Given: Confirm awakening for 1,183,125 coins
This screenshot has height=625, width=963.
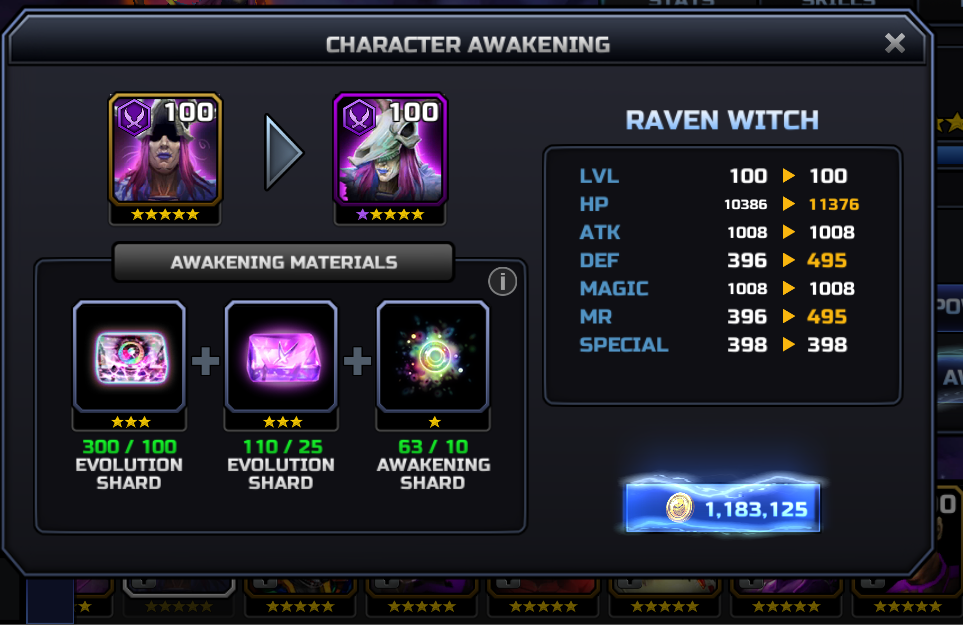Looking at the screenshot, I should pos(722,509).
